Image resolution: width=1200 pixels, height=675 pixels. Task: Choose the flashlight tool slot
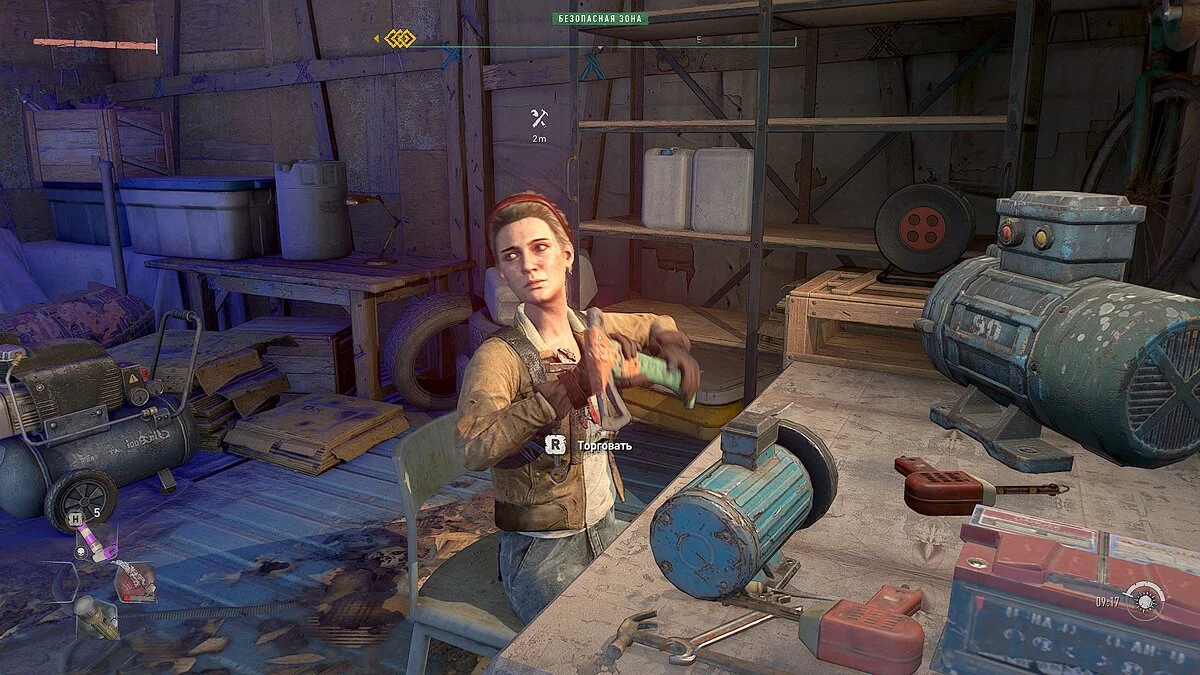pyautogui.click(x=97, y=616)
